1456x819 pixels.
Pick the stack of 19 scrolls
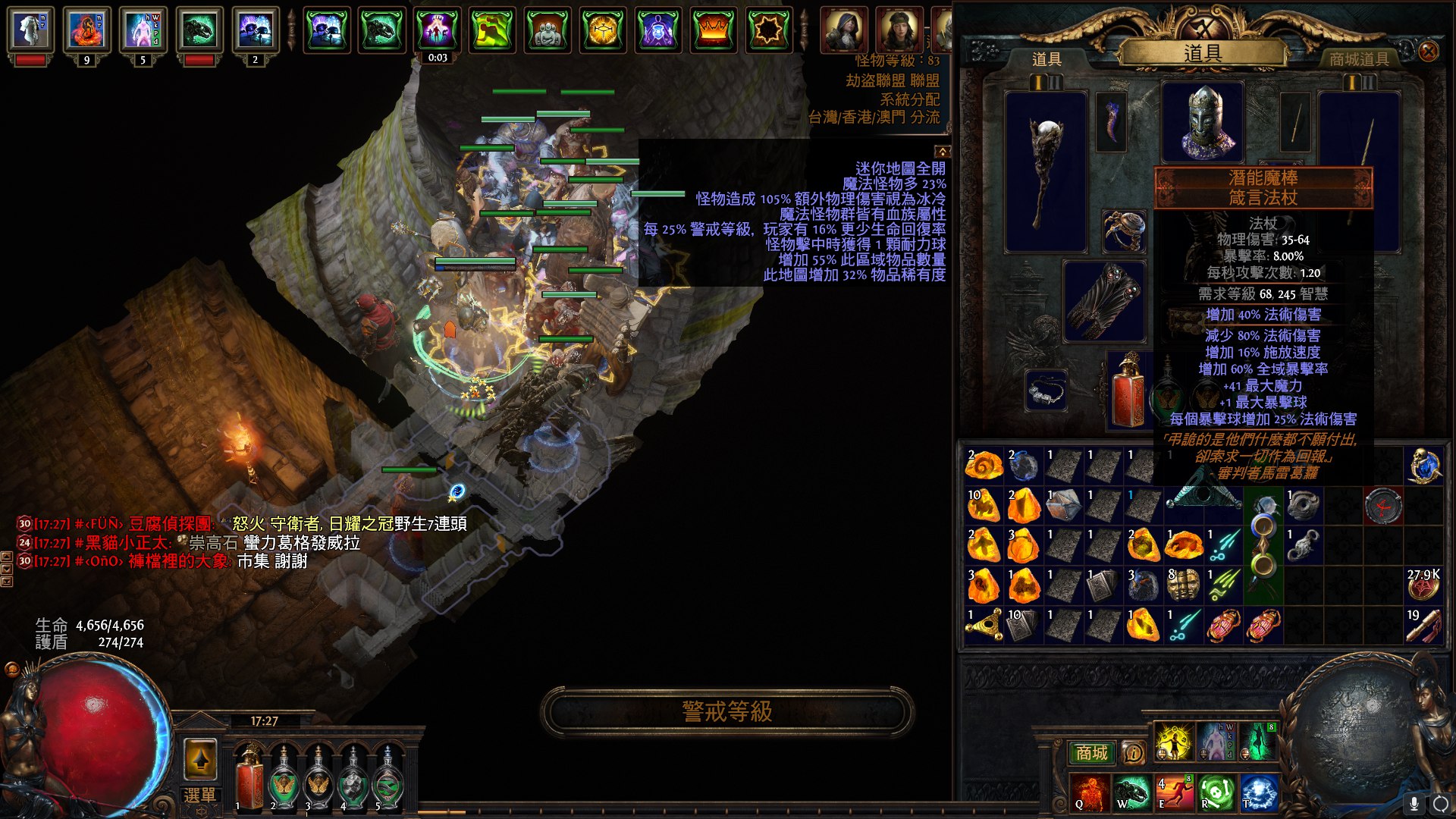pos(1423,626)
